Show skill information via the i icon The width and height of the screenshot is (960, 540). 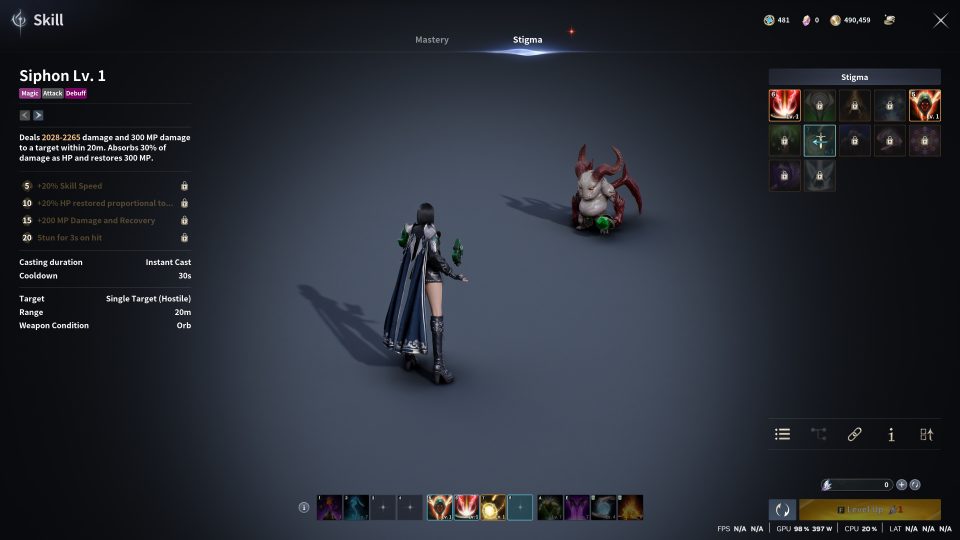coord(891,434)
